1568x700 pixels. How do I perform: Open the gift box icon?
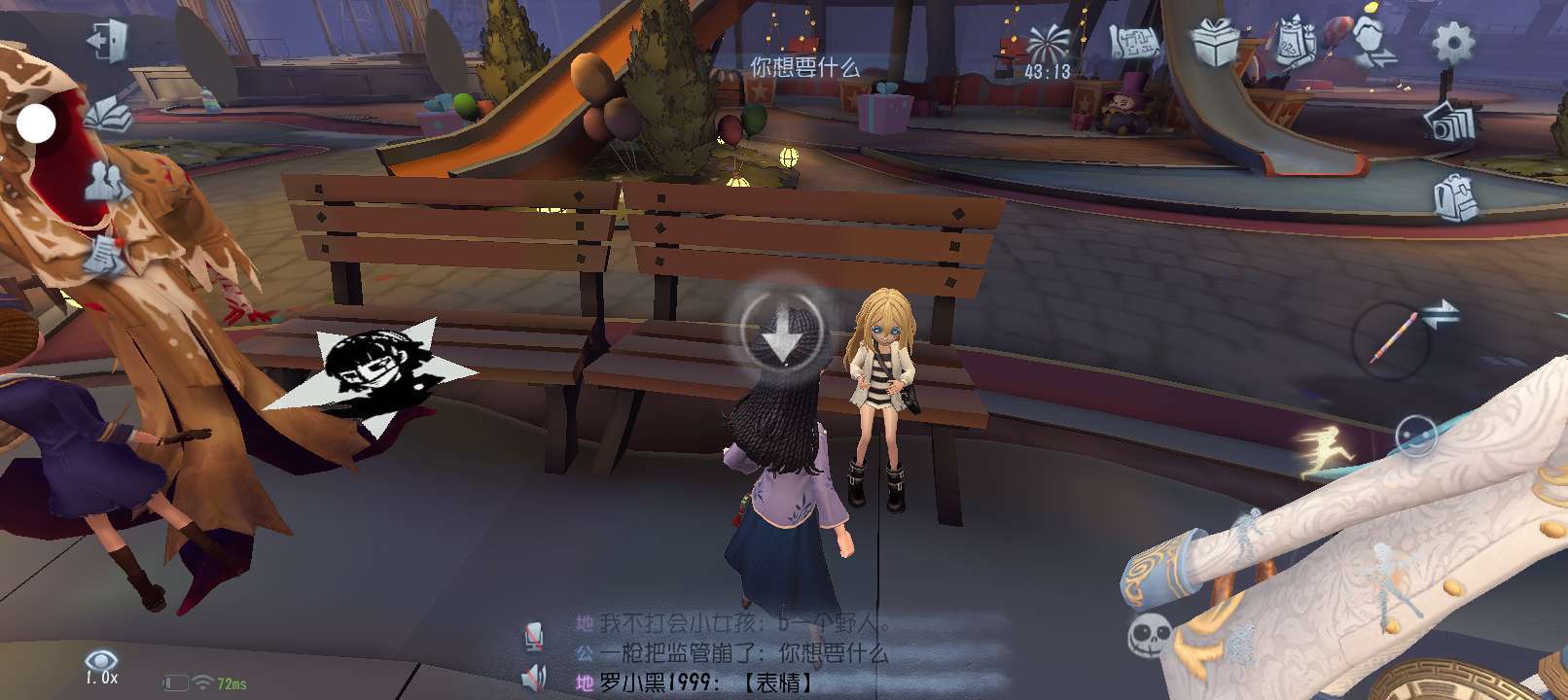(x=1216, y=43)
